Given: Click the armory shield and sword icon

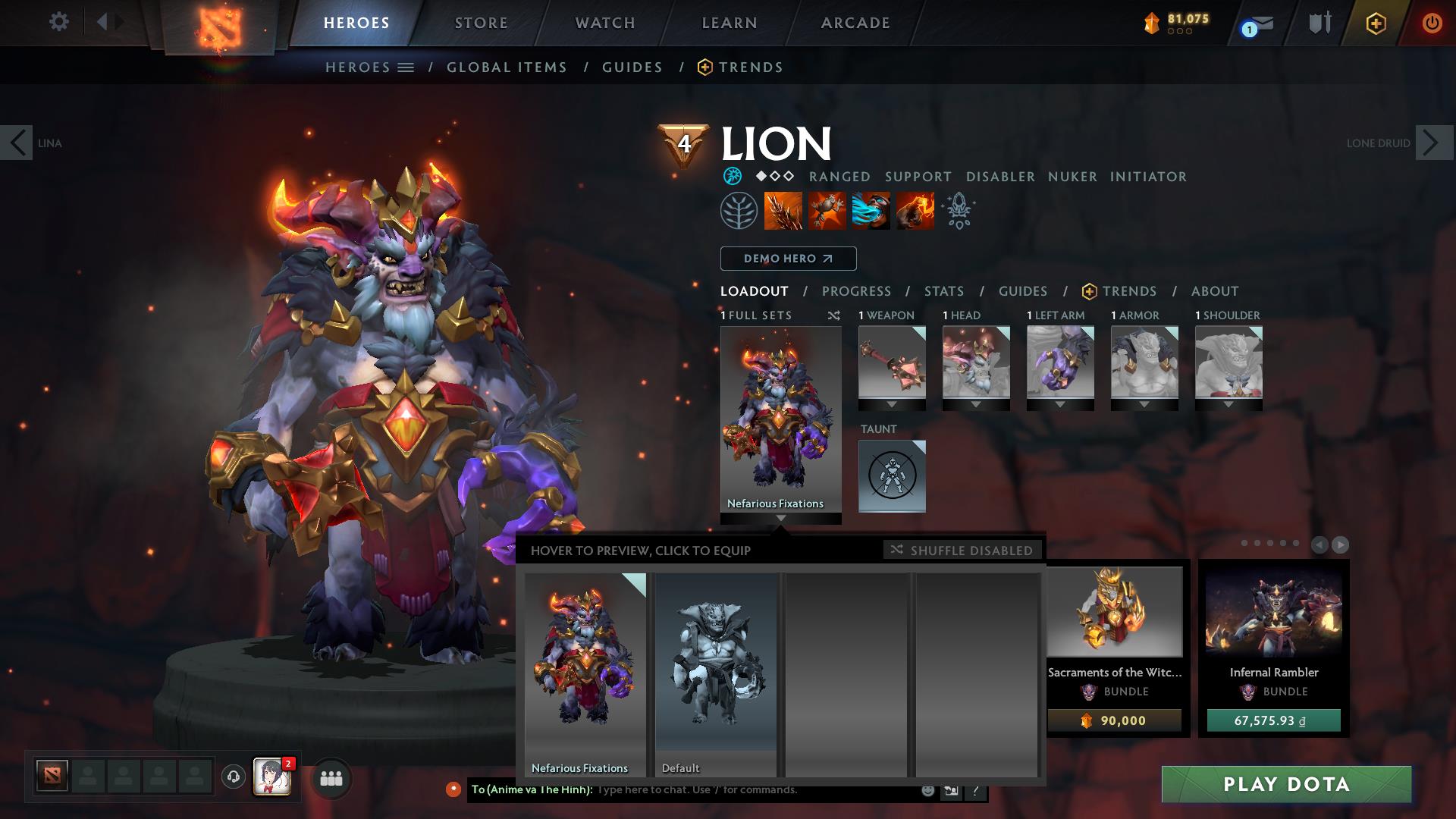Looking at the screenshot, I should click(x=1319, y=23).
